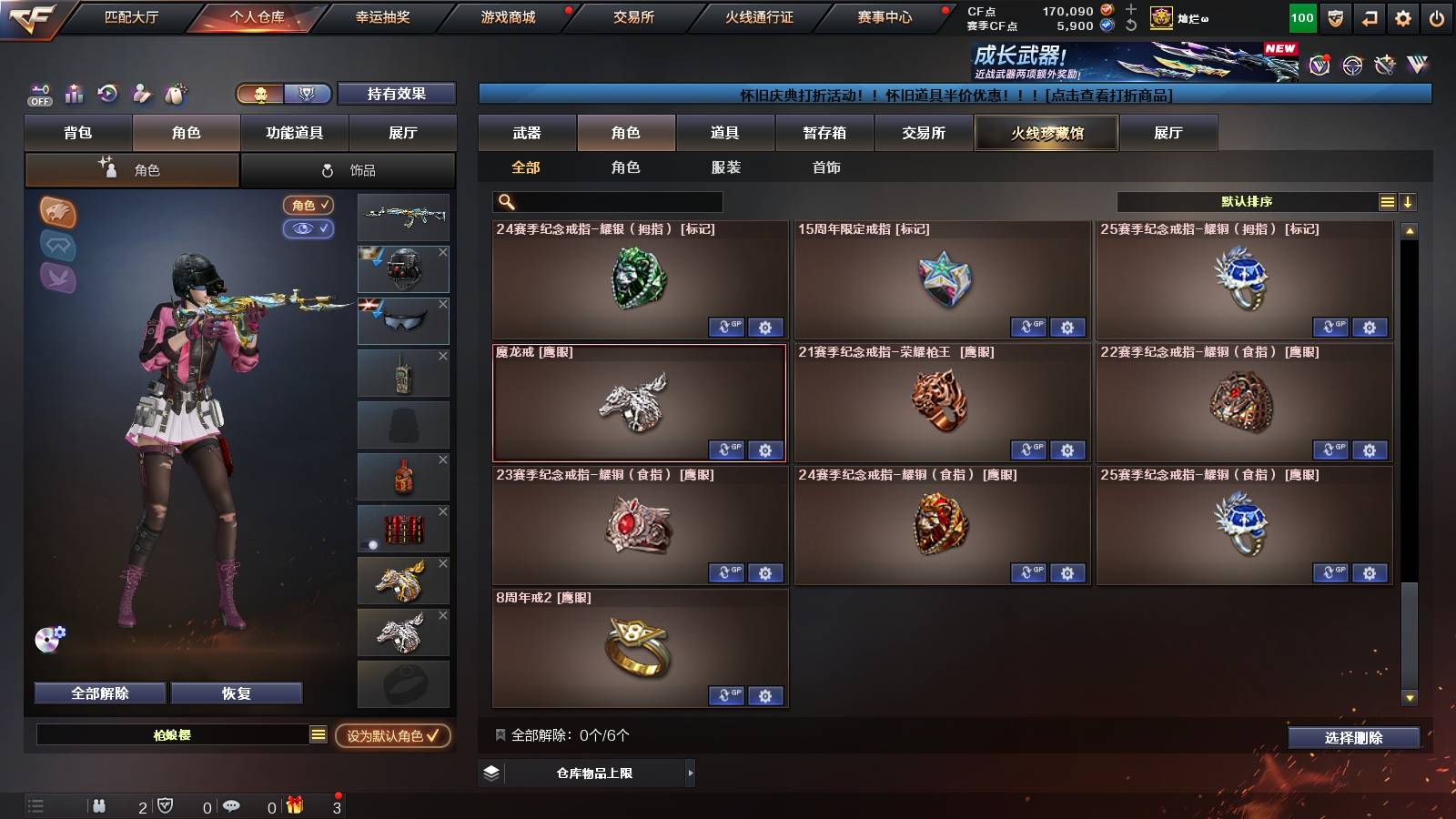Toggle the OFF key switch at top left
Image resolution: width=1456 pixels, height=819 pixels.
(38, 94)
